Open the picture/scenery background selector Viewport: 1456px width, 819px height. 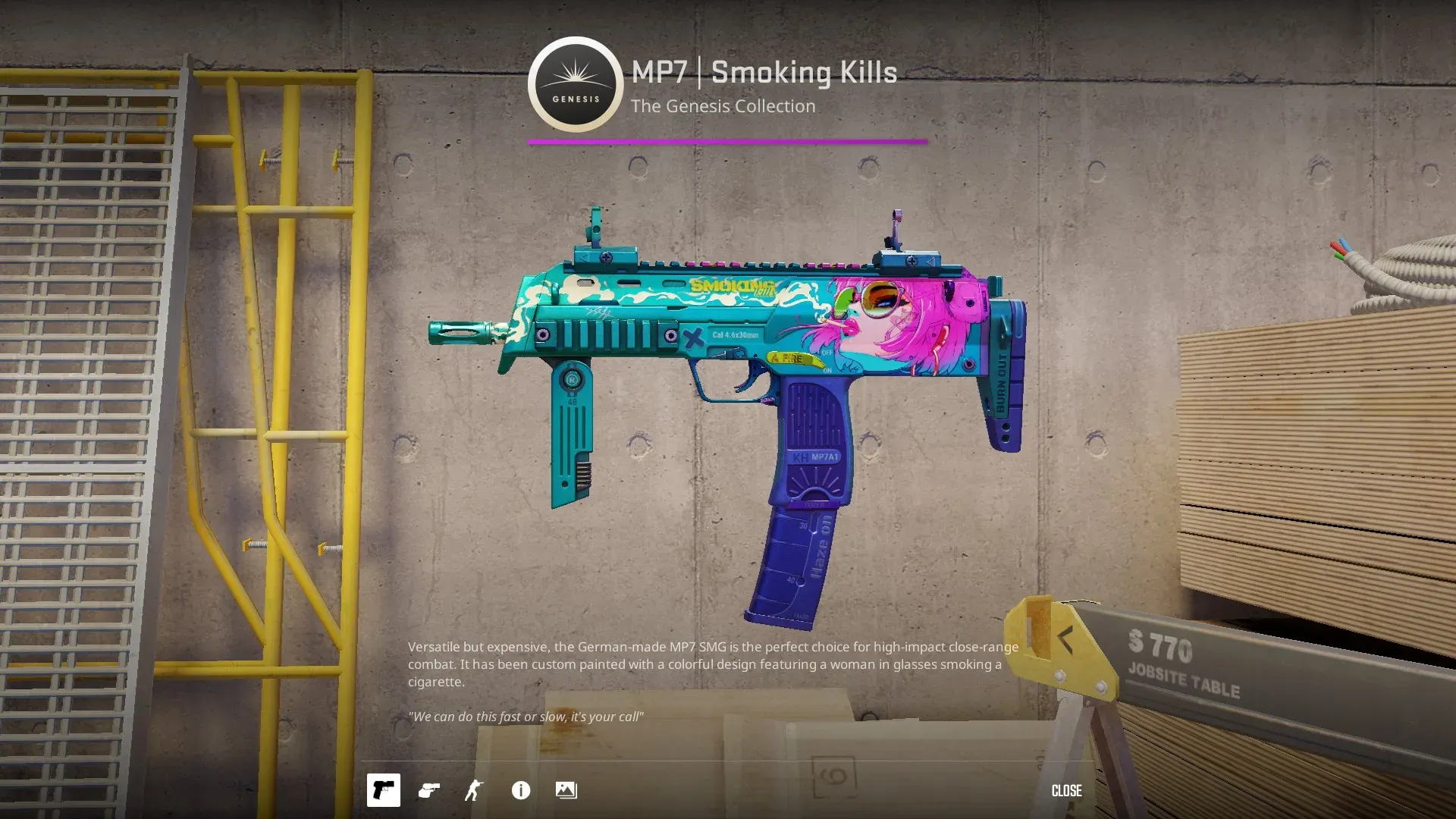click(566, 790)
